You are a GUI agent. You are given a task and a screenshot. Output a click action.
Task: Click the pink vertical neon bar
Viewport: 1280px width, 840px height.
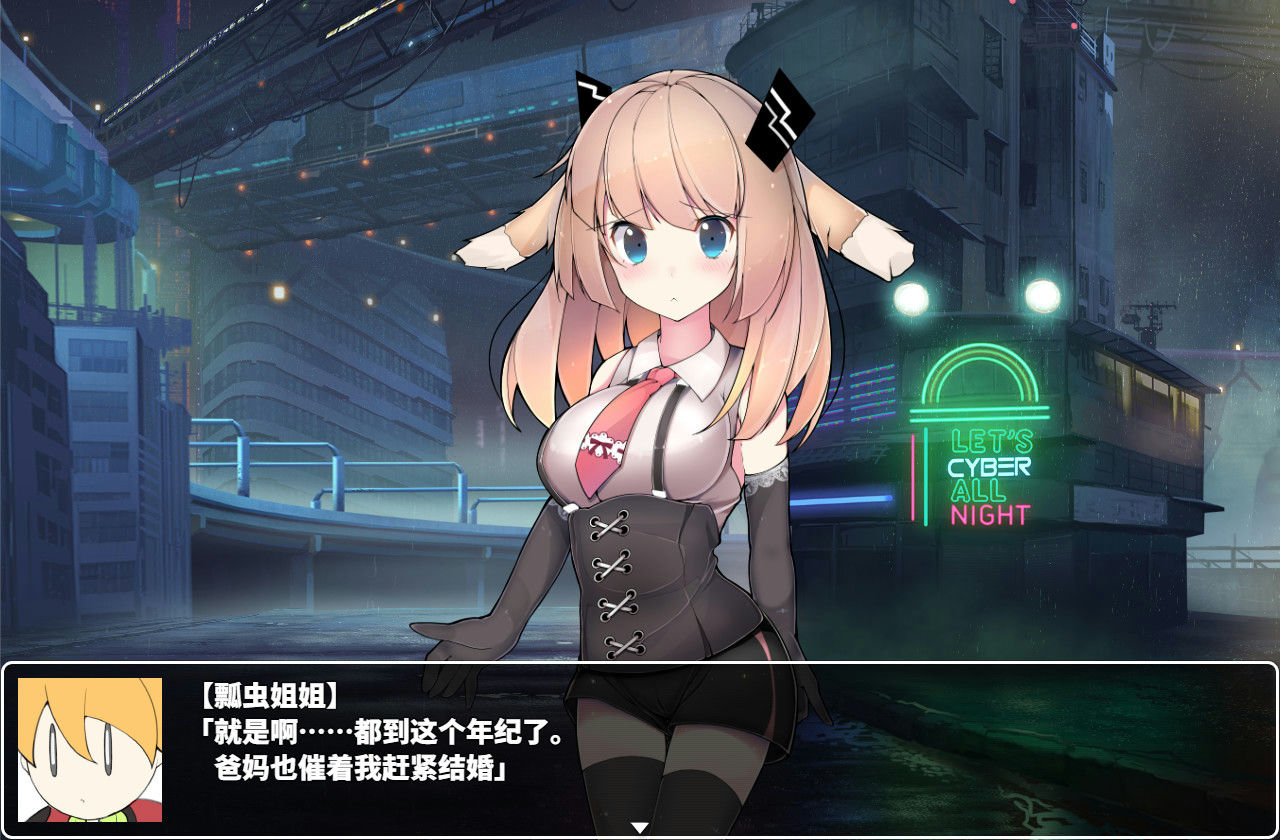click(x=913, y=478)
